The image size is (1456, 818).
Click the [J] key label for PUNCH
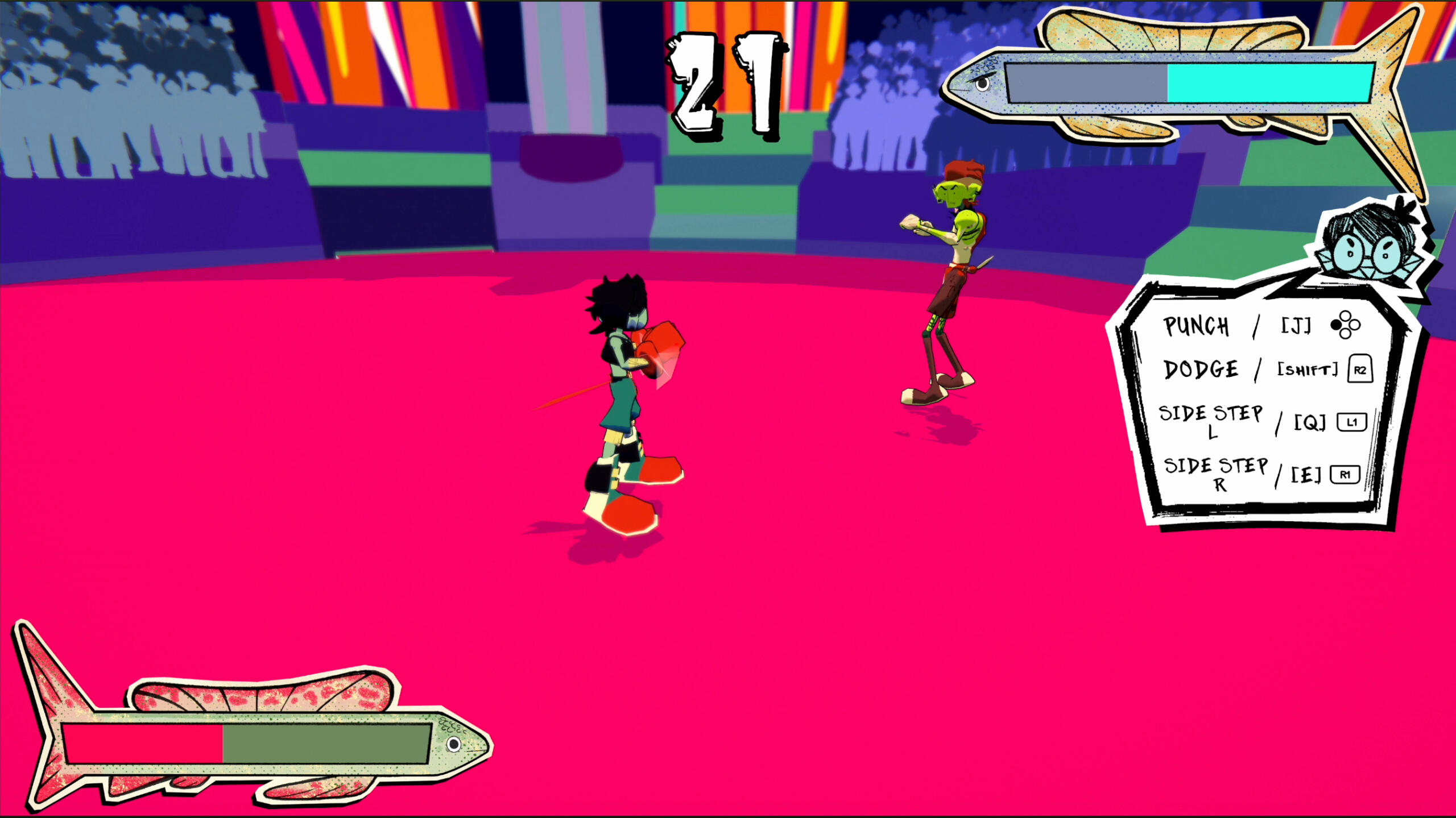click(1297, 324)
